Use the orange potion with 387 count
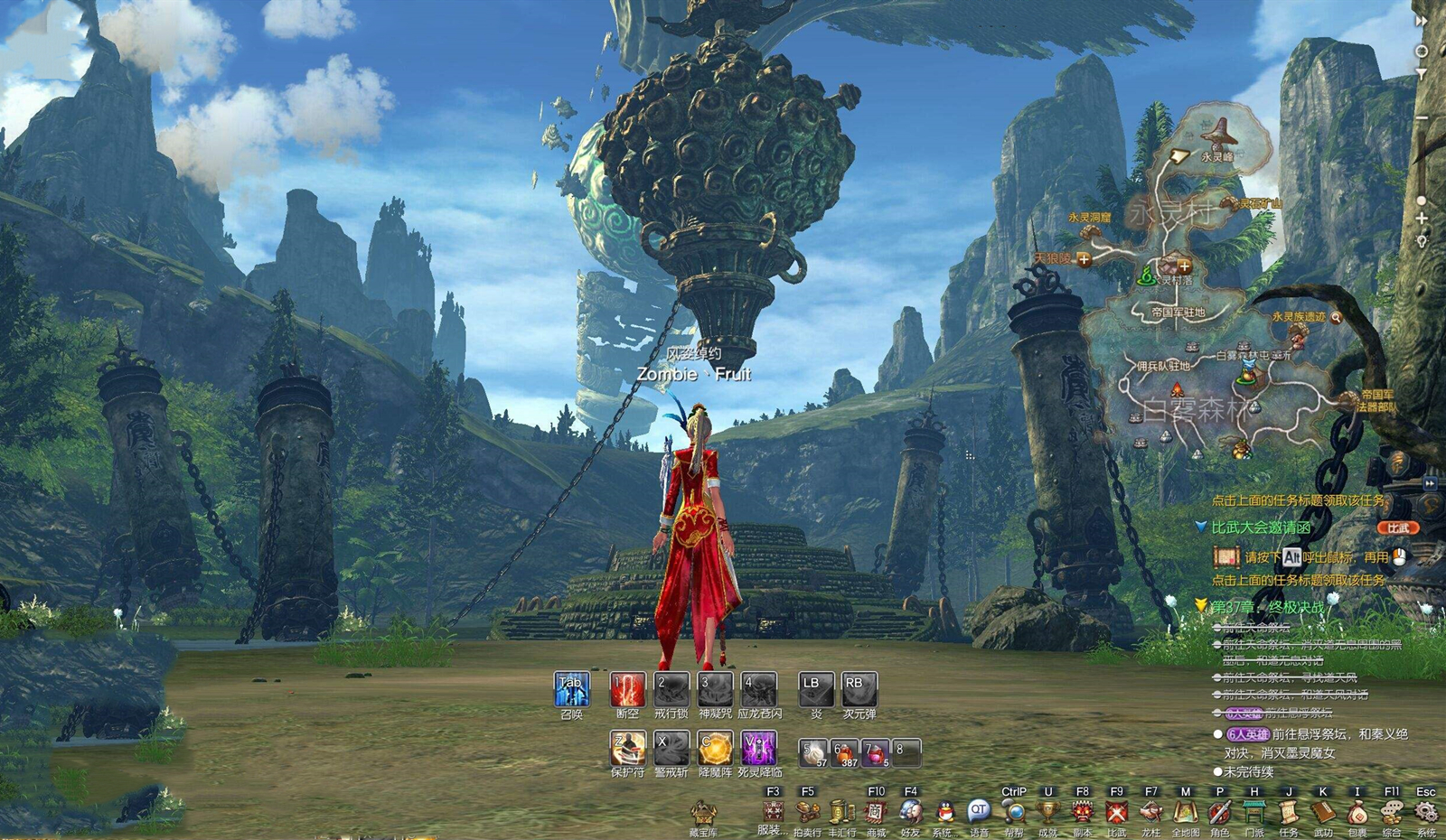 [x=846, y=752]
